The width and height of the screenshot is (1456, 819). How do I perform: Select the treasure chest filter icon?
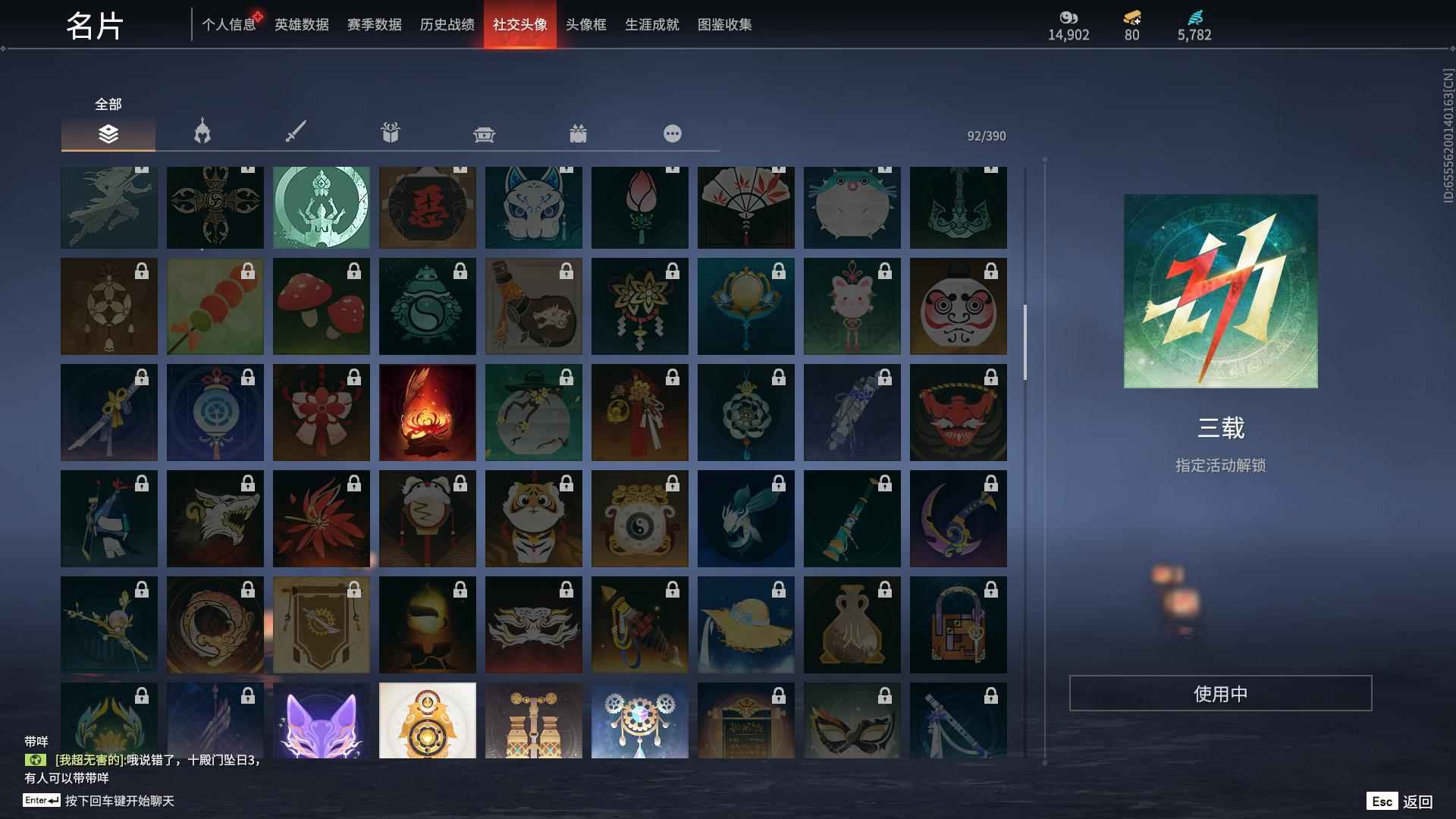(485, 133)
